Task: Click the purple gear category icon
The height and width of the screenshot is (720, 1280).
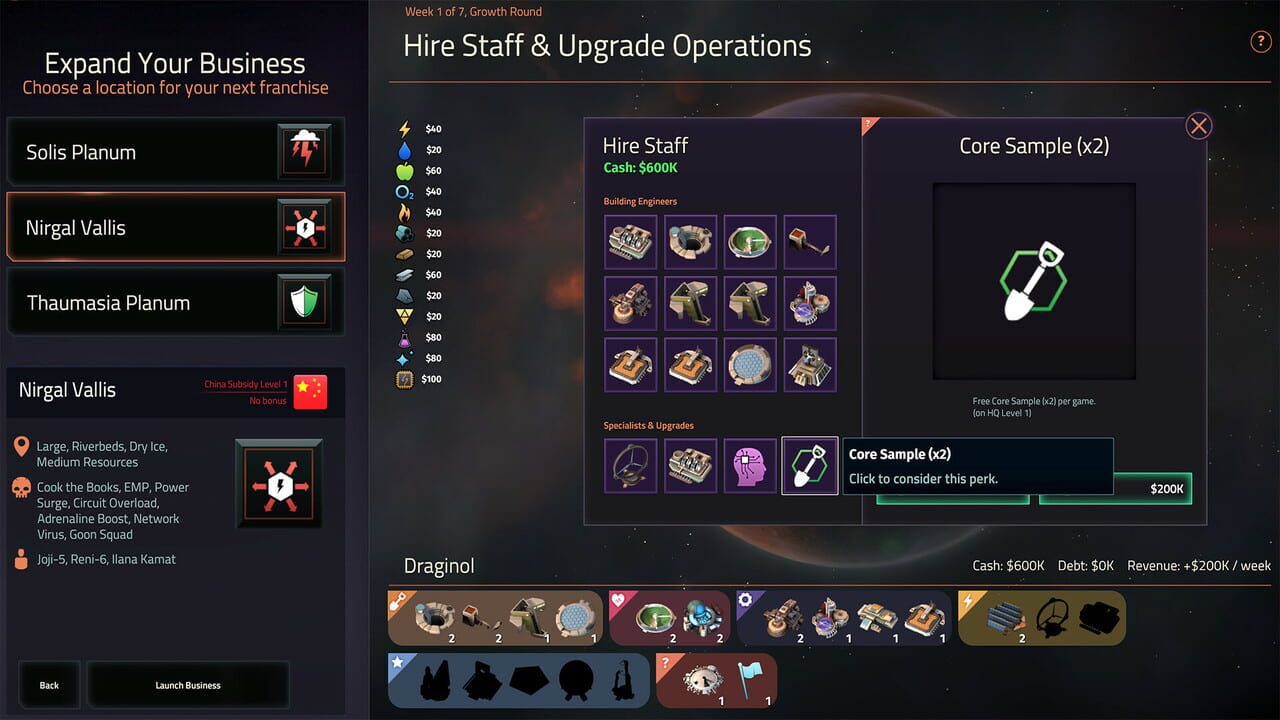Action: click(743, 597)
